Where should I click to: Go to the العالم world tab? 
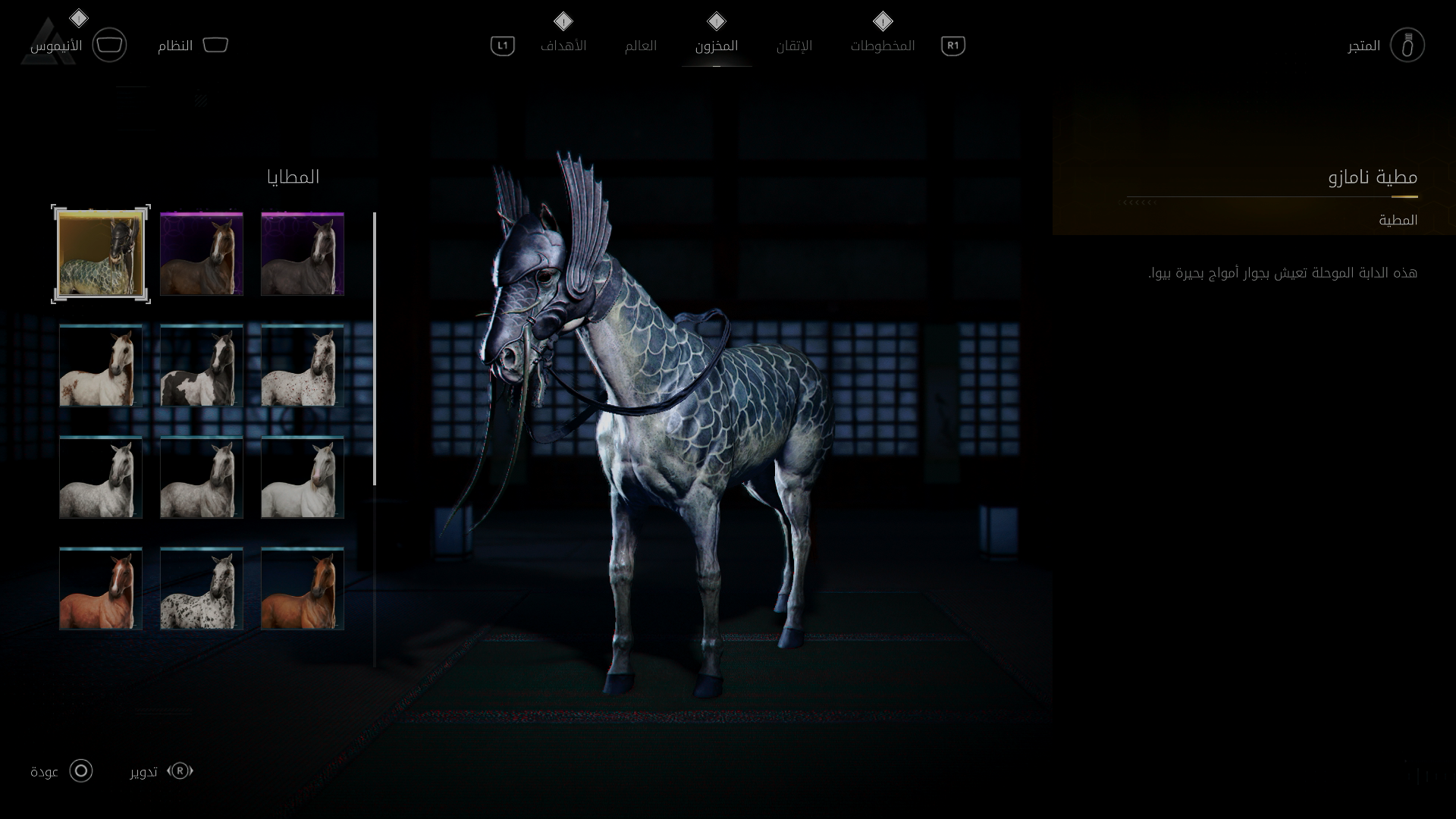(x=640, y=45)
